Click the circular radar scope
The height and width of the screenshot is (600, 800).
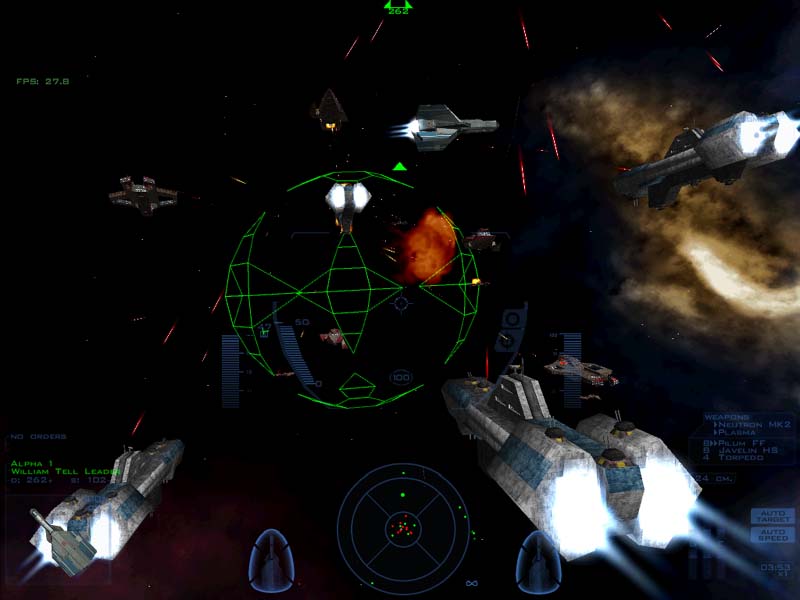coord(402,524)
